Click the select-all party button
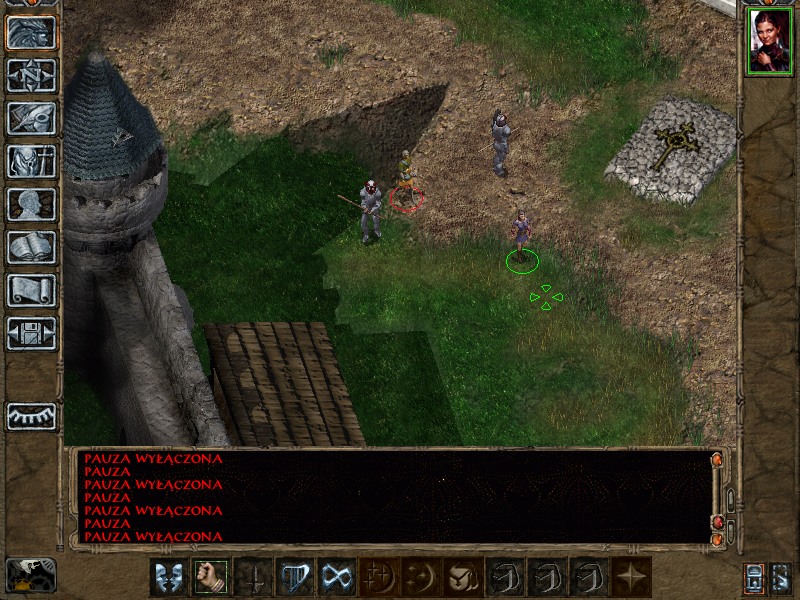 (781, 577)
